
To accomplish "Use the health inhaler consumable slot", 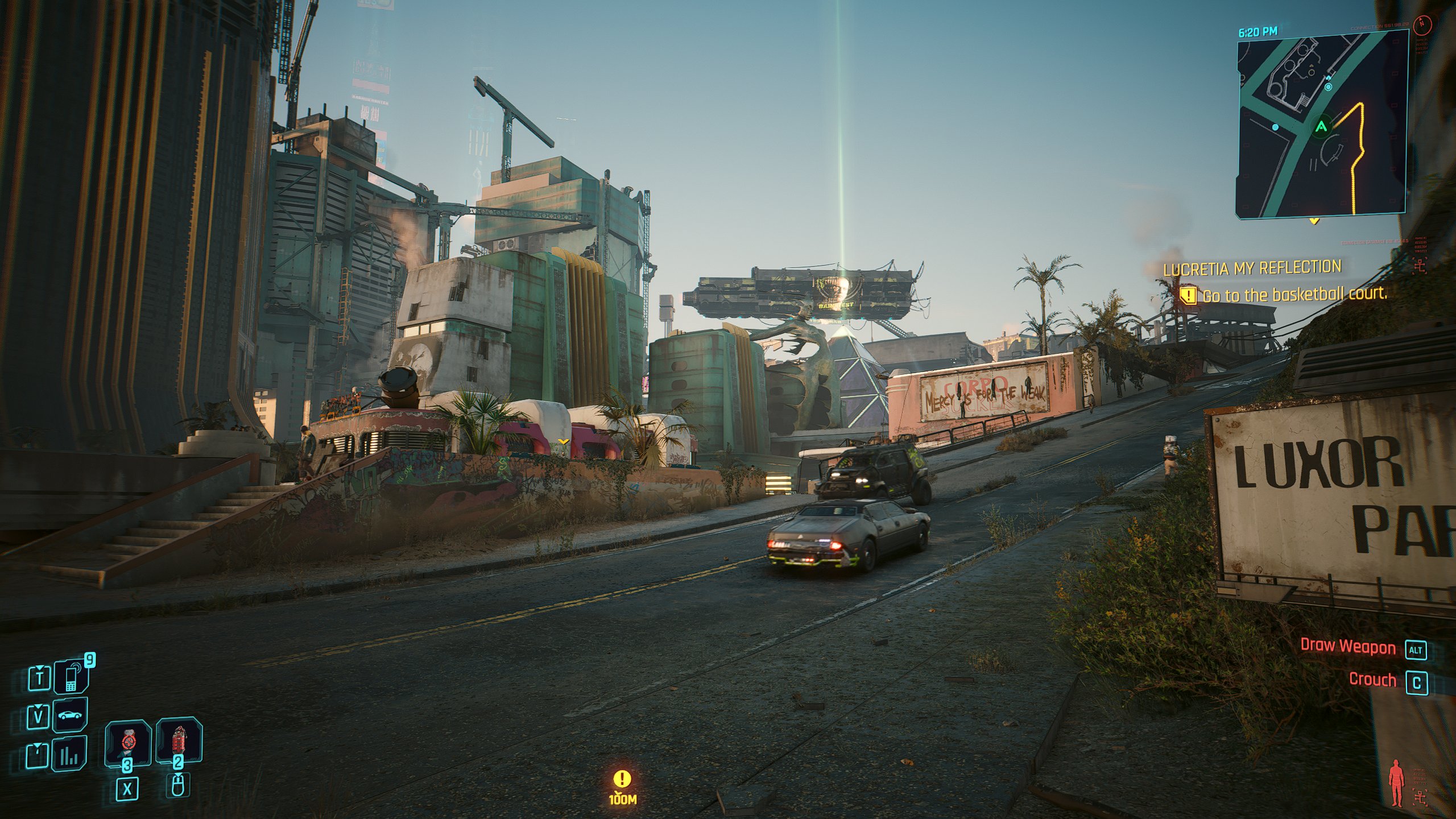I will pos(128,742).
